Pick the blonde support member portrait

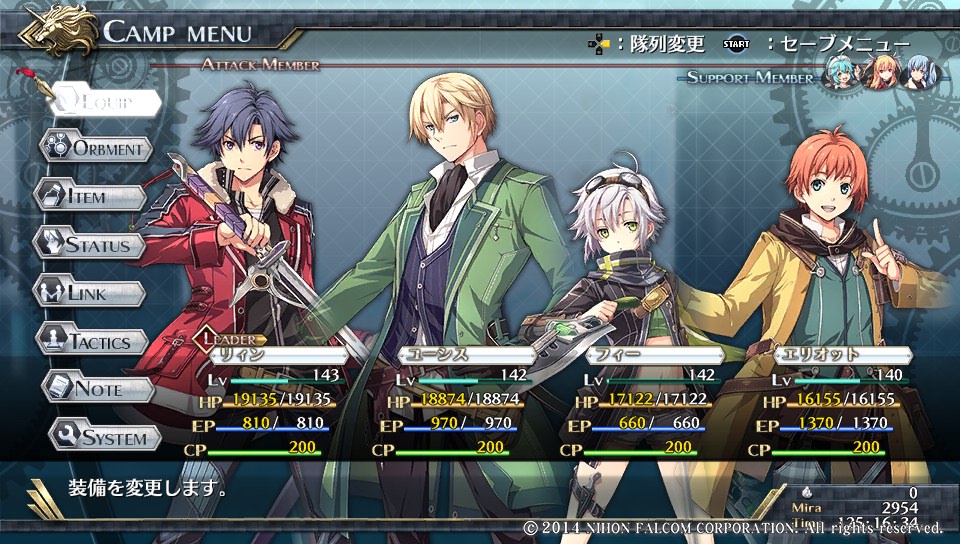[x=879, y=73]
